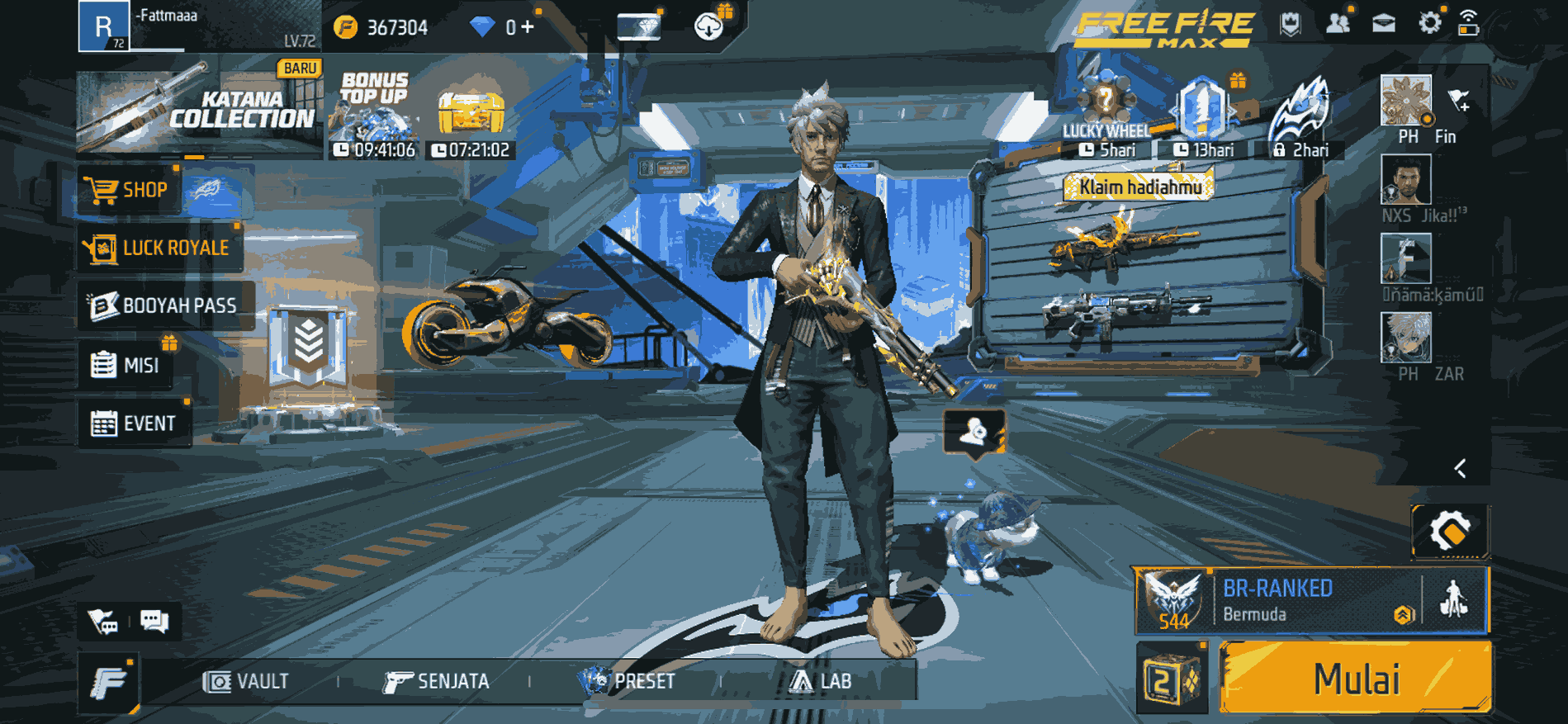This screenshot has width=1568, height=724.
Task: Open the Event menu
Action: point(134,424)
